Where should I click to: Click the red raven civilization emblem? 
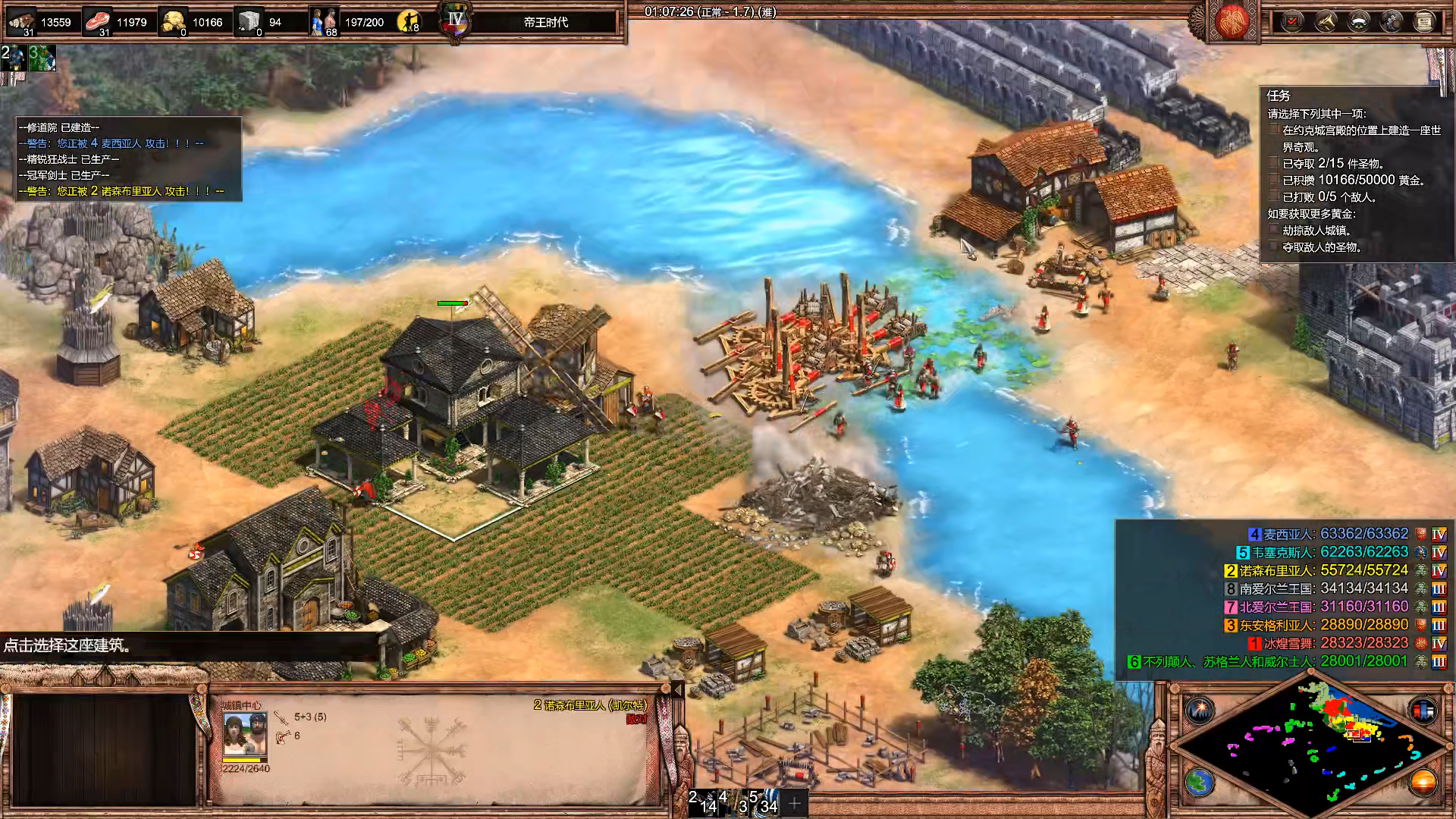pyautogui.click(x=1231, y=21)
